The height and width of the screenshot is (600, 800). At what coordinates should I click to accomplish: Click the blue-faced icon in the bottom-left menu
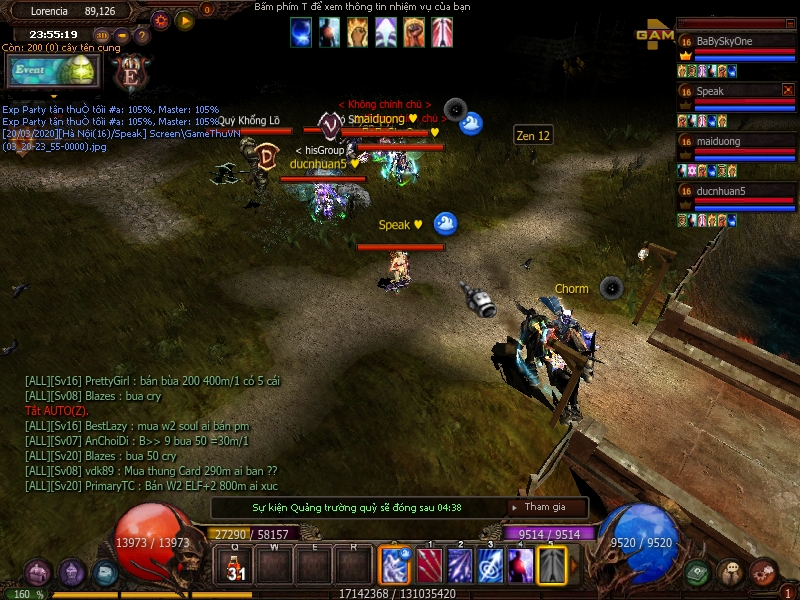coord(105,573)
